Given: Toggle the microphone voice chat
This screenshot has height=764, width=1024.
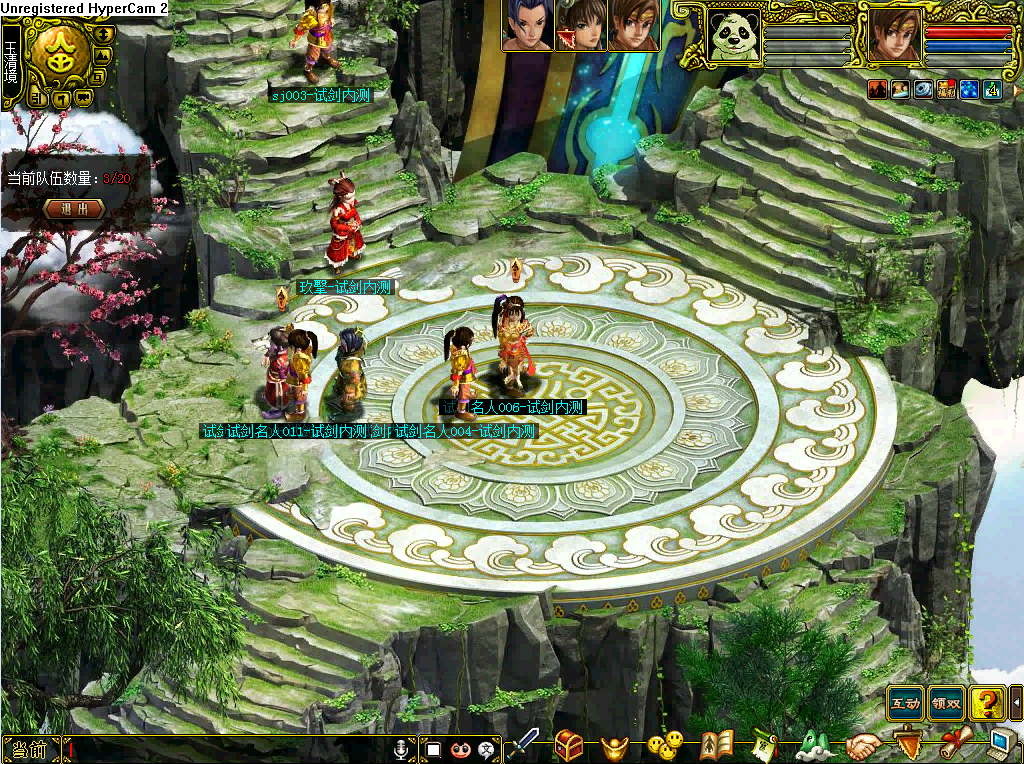Looking at the screenshot, I should coord(402,749).
